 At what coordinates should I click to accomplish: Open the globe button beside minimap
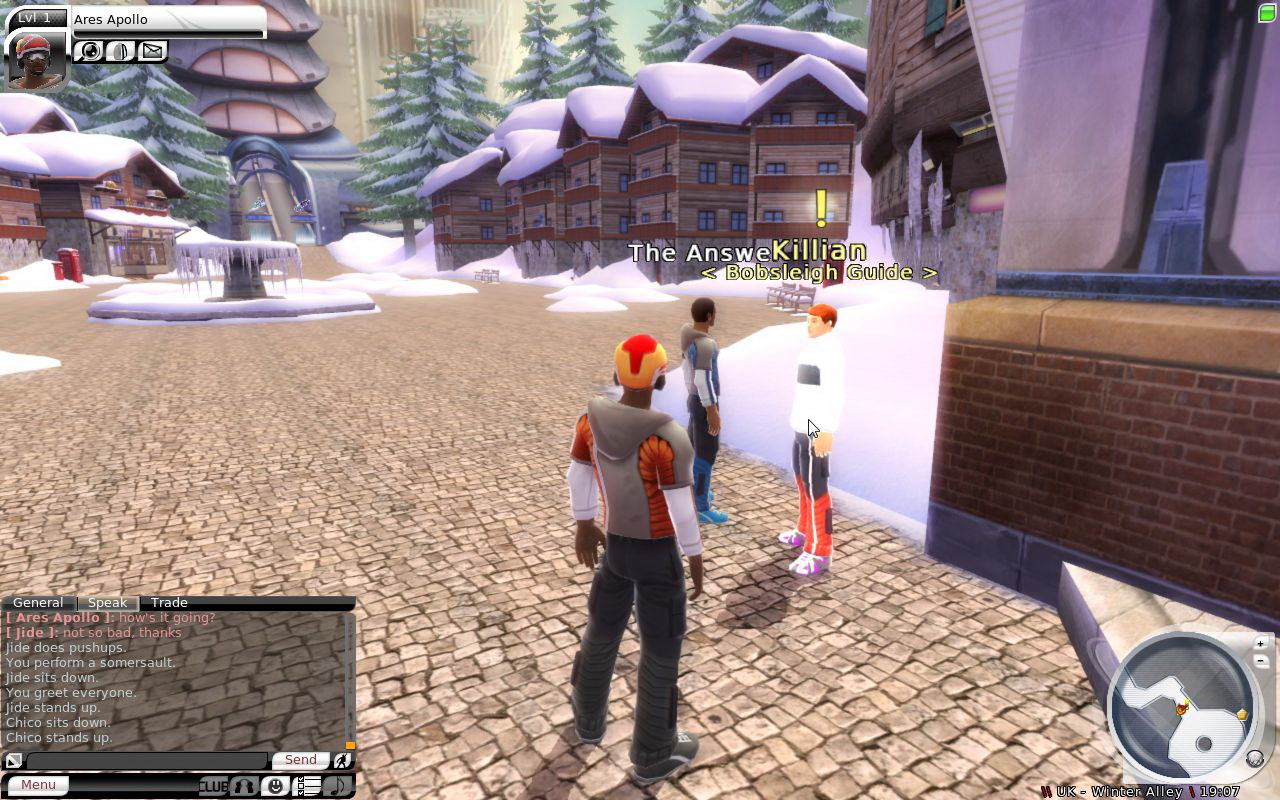(1255, 759)
